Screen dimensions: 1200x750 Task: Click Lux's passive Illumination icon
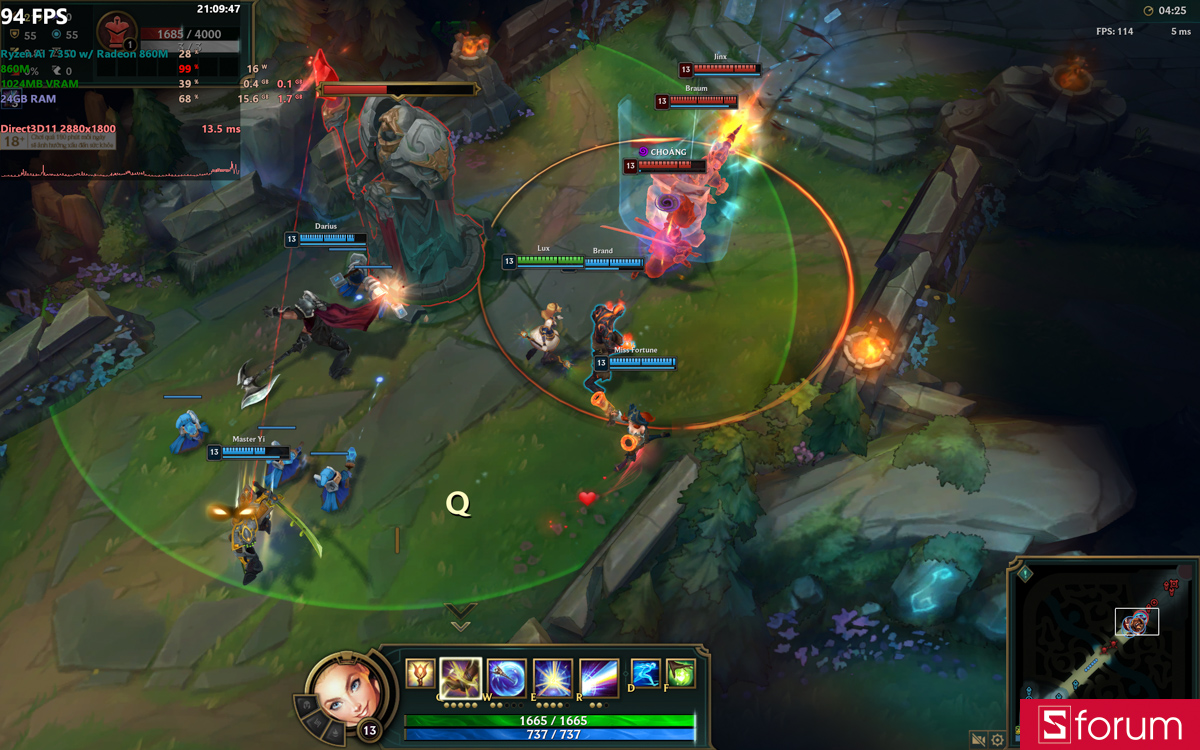tap(420, 675)
